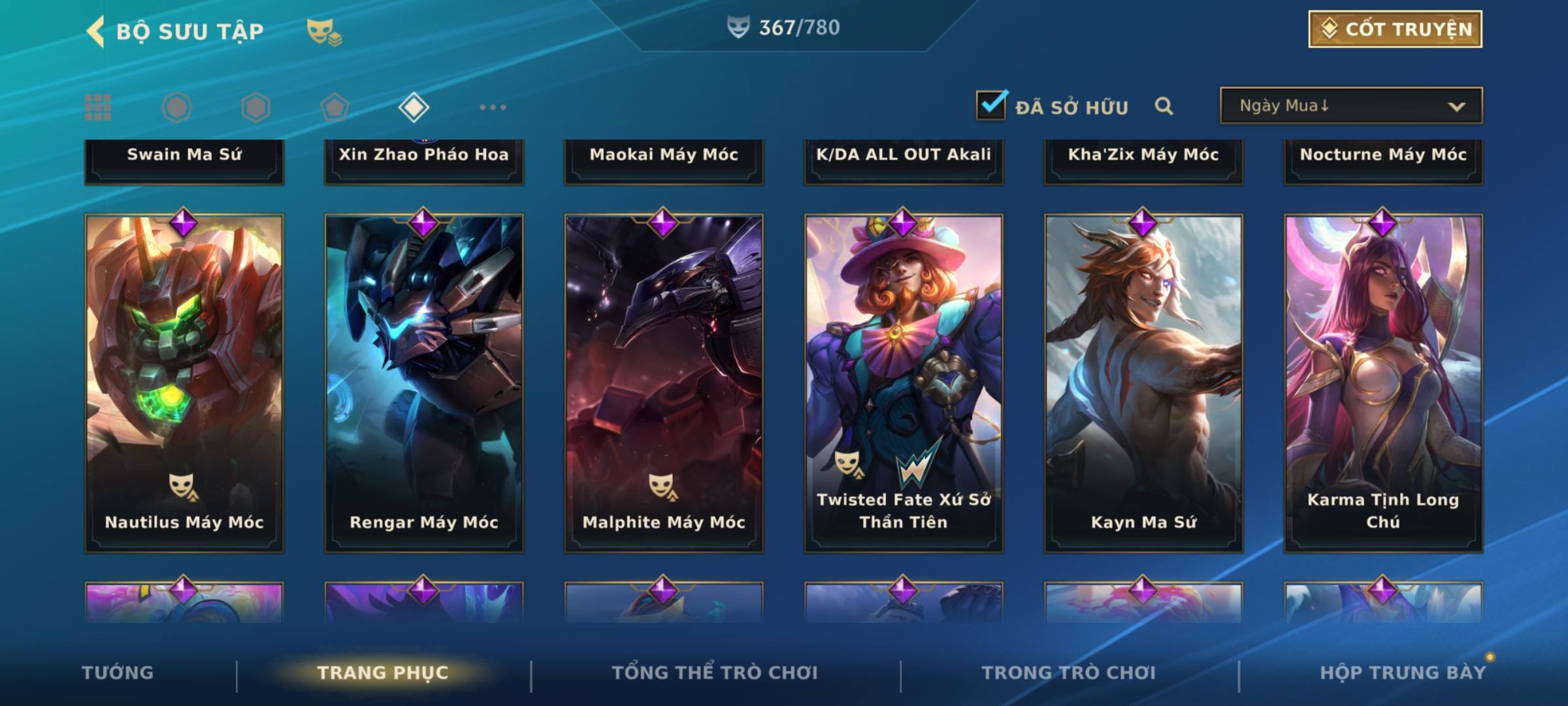Choose the diamond rarity filter
This screenshot has width=1568, height=706.
414,107
